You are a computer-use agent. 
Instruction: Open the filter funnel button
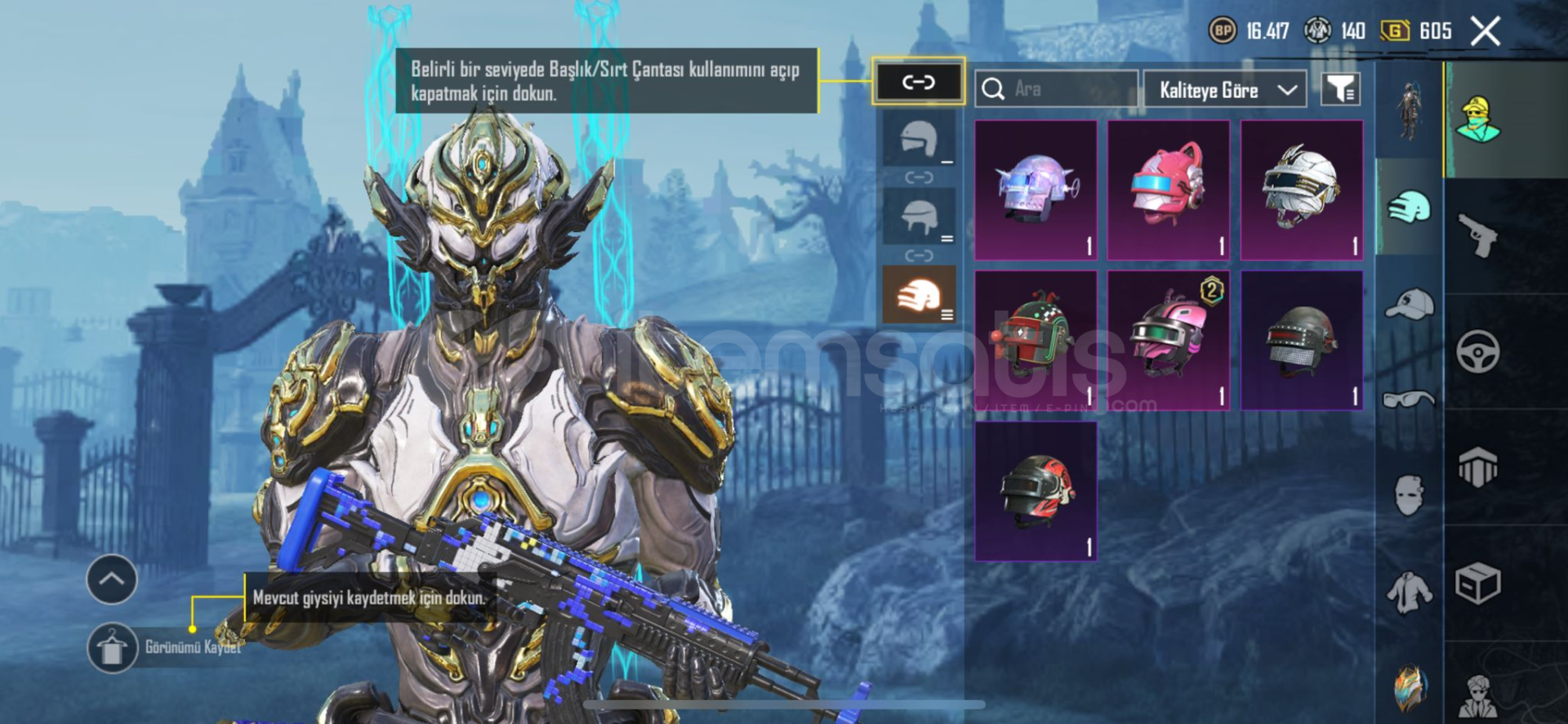[x=1340, y=89]
